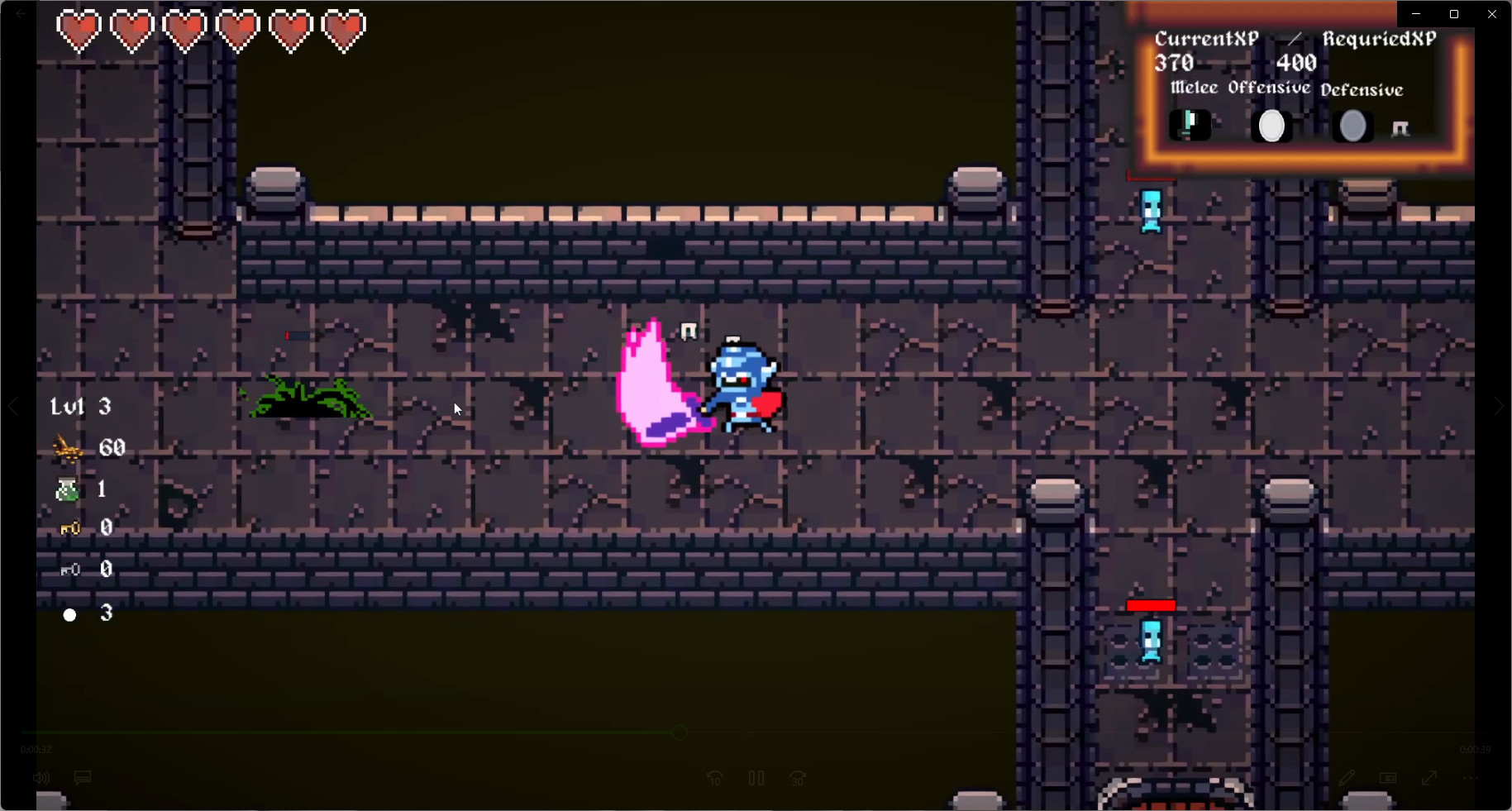Select the rewind 10 seconds control

click(714, 778)
